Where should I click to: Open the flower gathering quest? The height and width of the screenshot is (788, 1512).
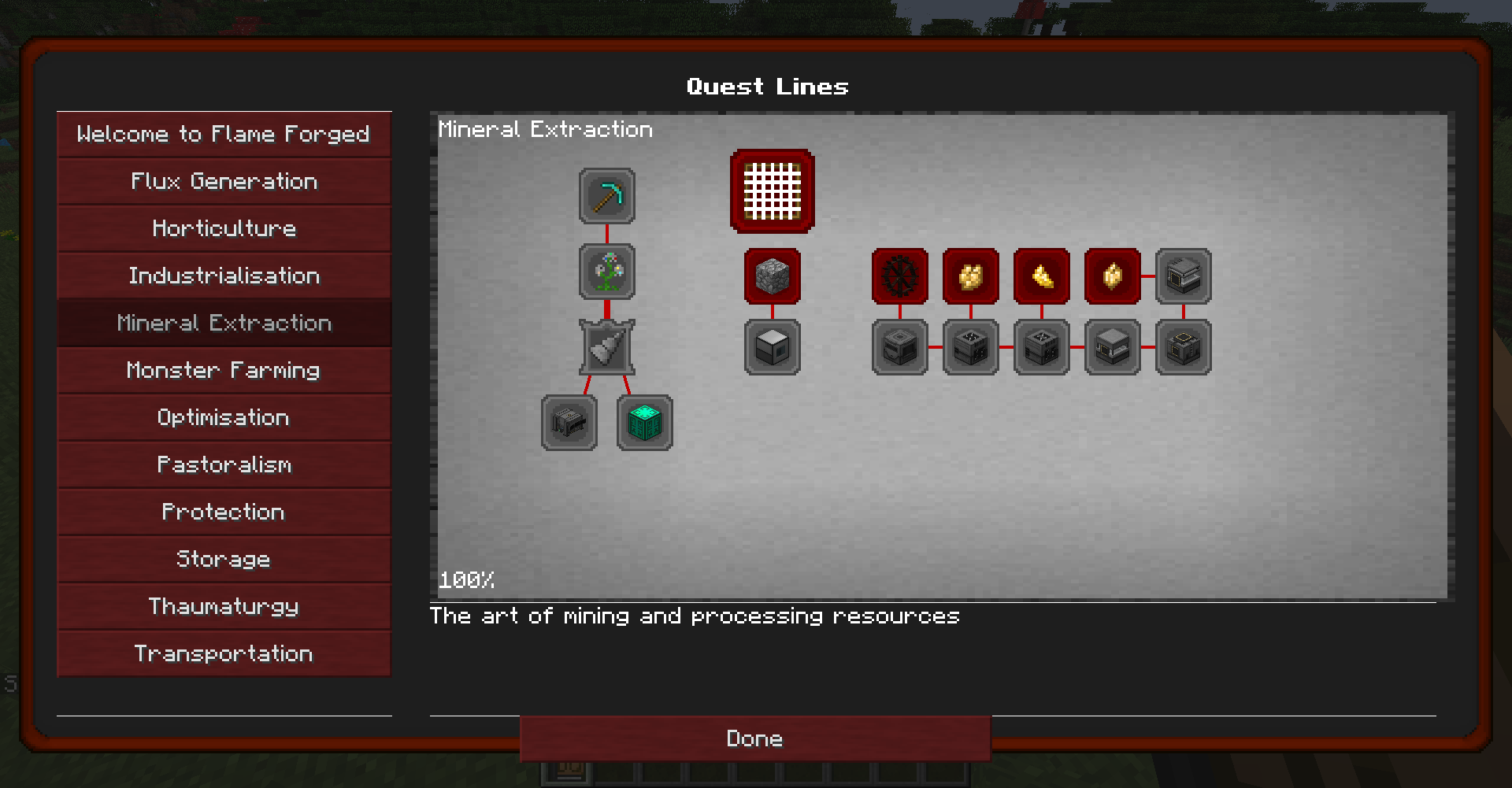point(606,272)
